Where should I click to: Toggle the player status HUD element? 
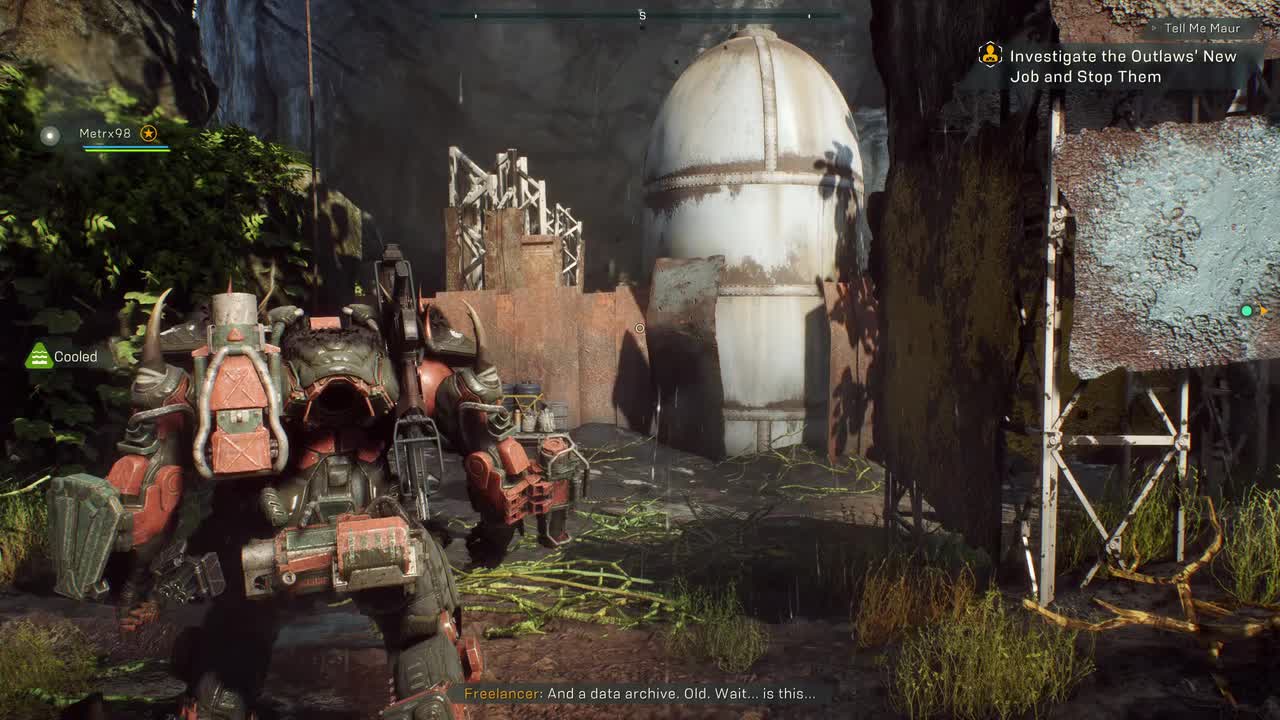105,140
